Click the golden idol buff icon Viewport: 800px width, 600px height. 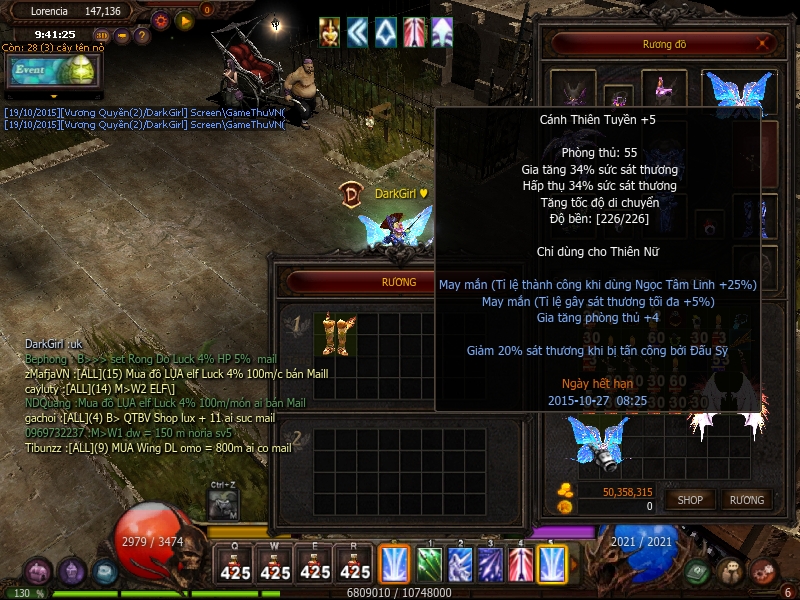[329, 32]
